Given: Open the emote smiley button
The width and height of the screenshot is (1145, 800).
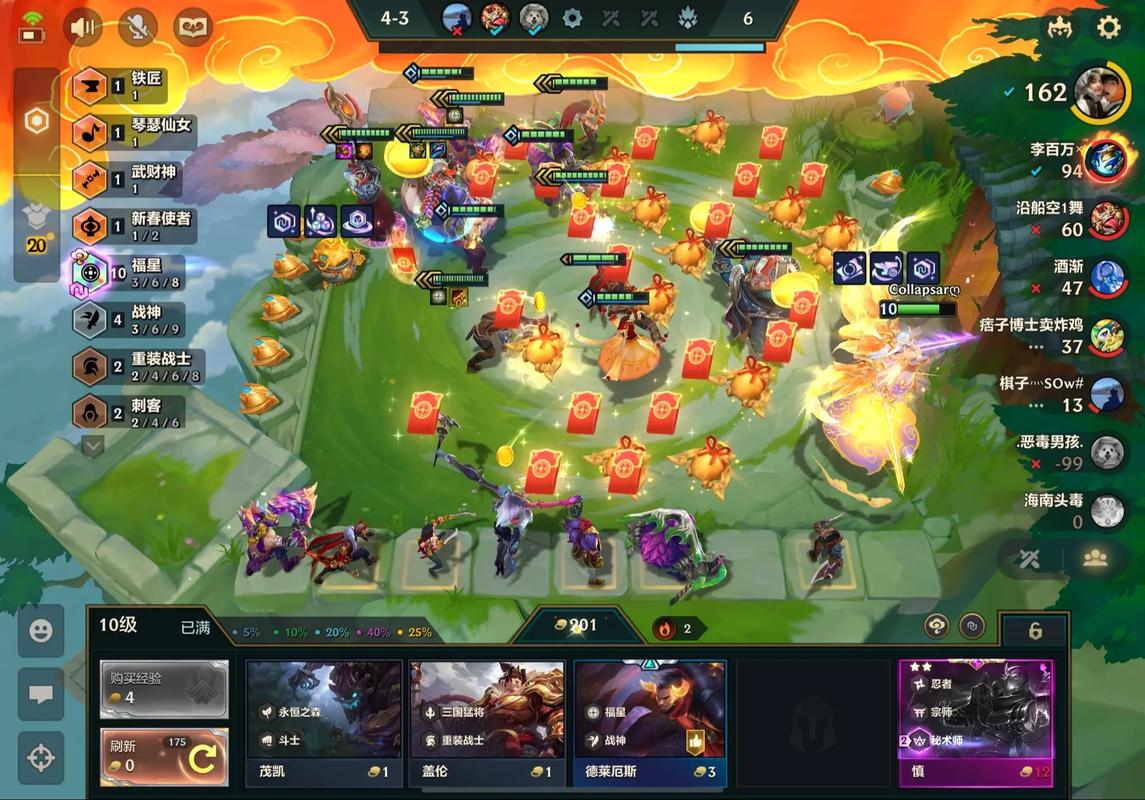Looking at the screenshot, I should 41,631.
